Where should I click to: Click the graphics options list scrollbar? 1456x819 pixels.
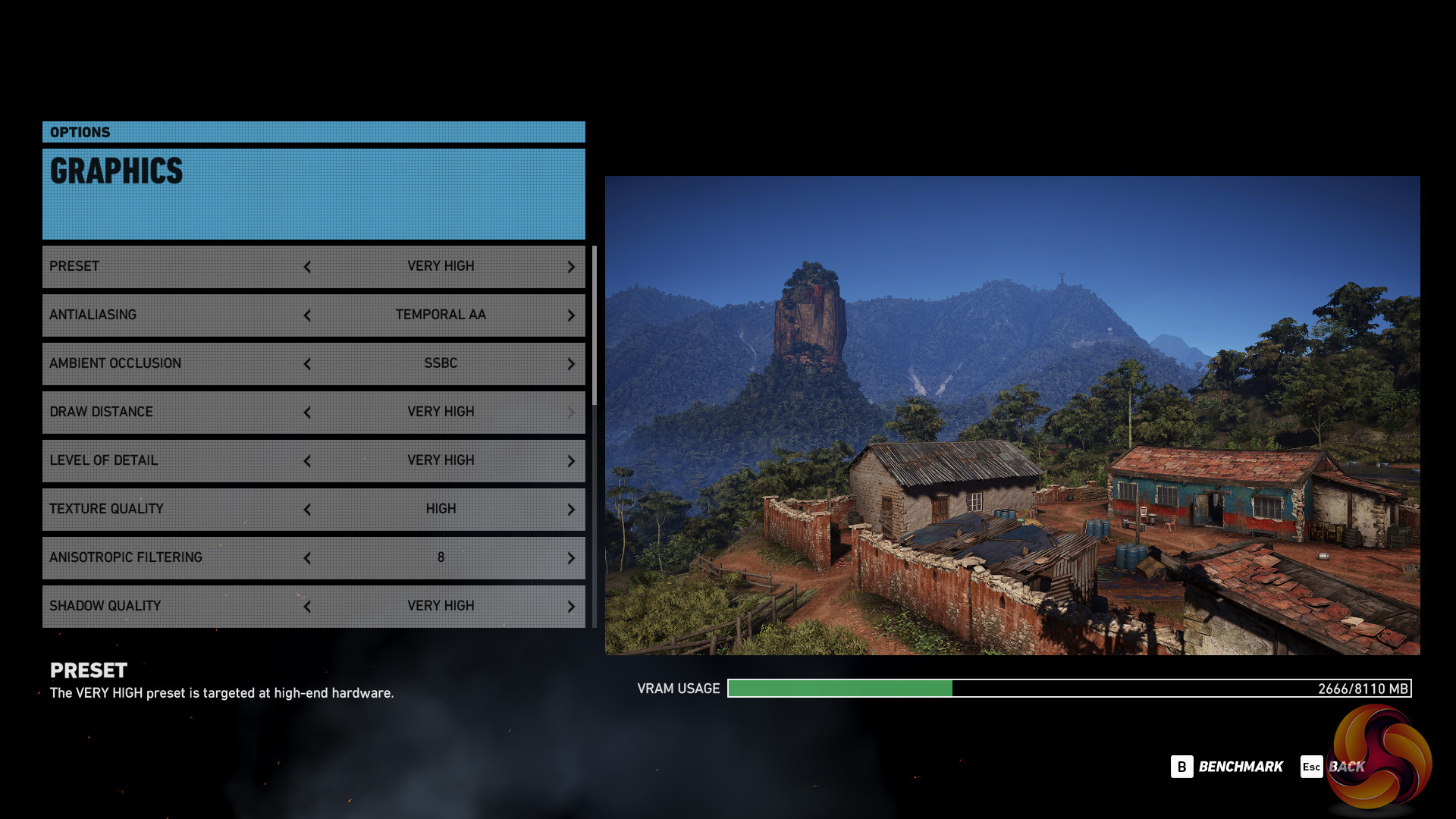coord(595,326)
